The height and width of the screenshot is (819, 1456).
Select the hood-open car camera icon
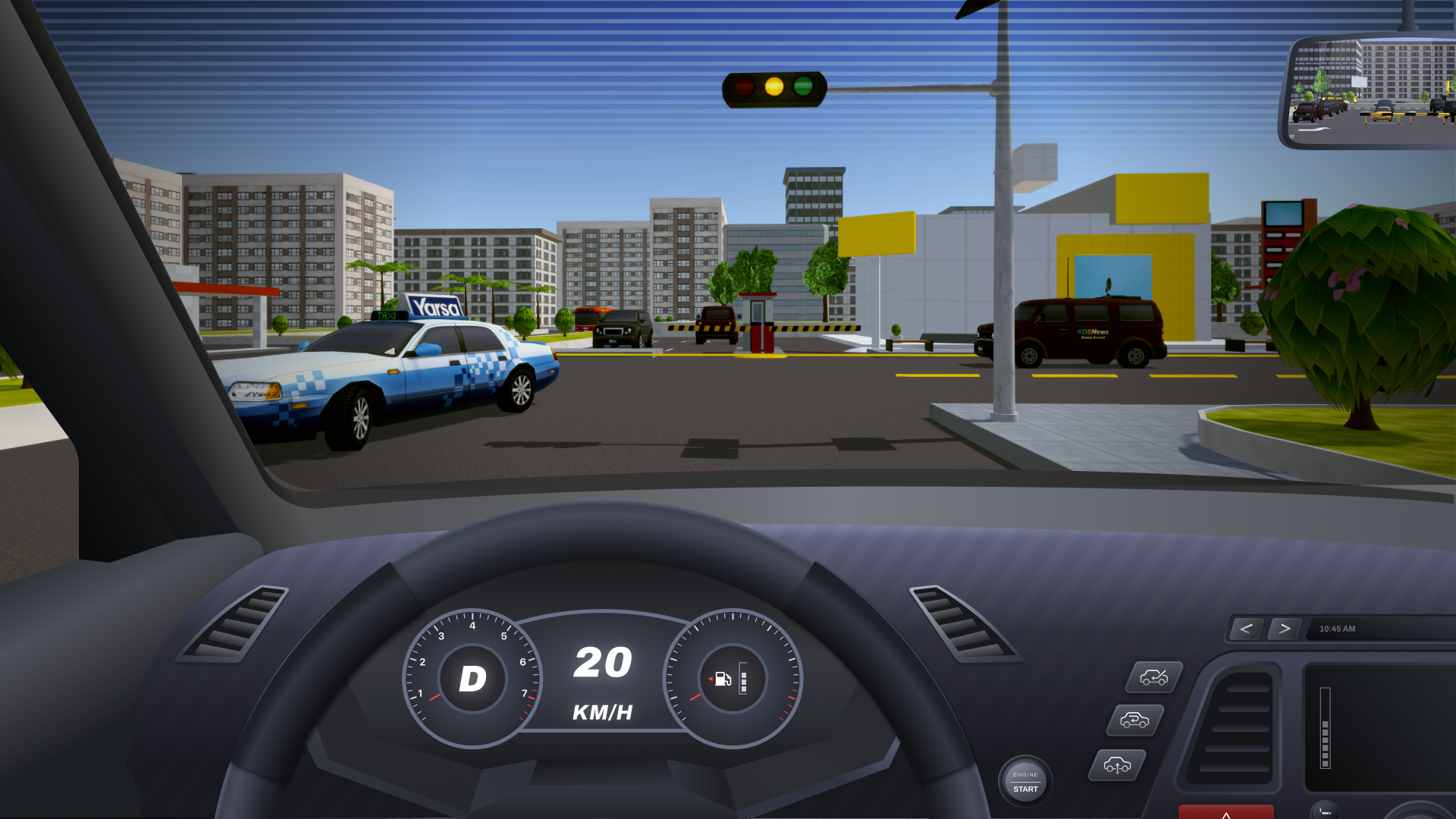coord(1155,678)
